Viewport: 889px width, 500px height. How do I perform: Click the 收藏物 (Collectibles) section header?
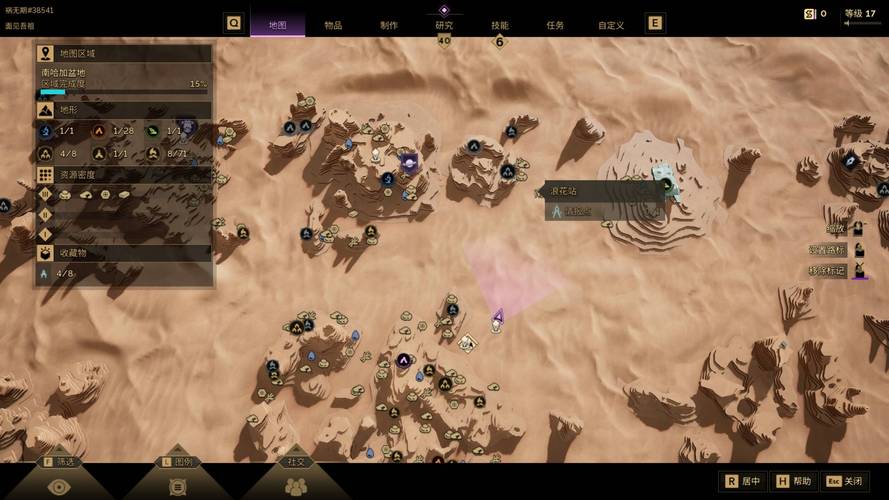click(124, 253)
